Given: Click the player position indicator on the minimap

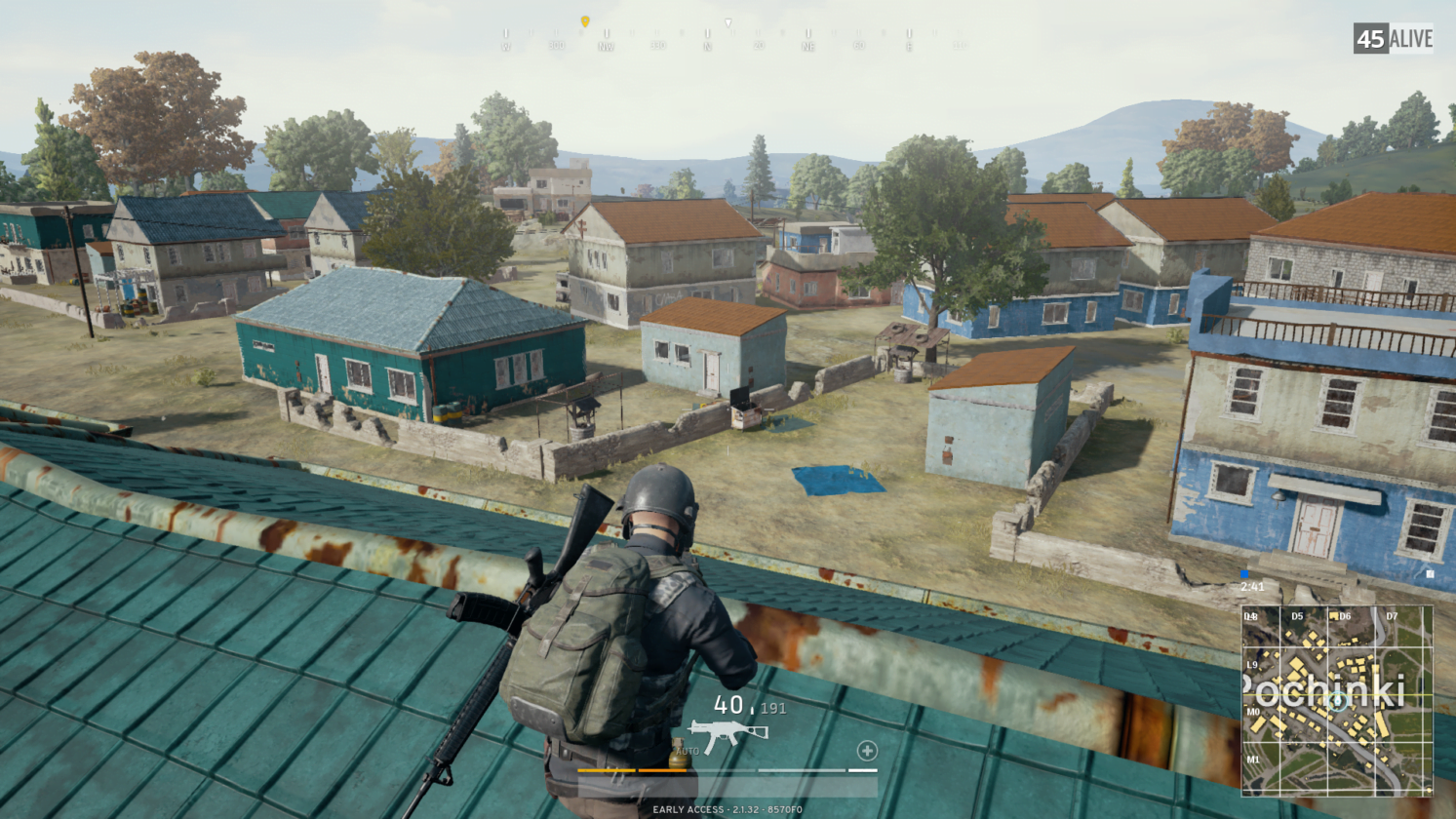Looking at the screenshot, I should click(1337, 700).
